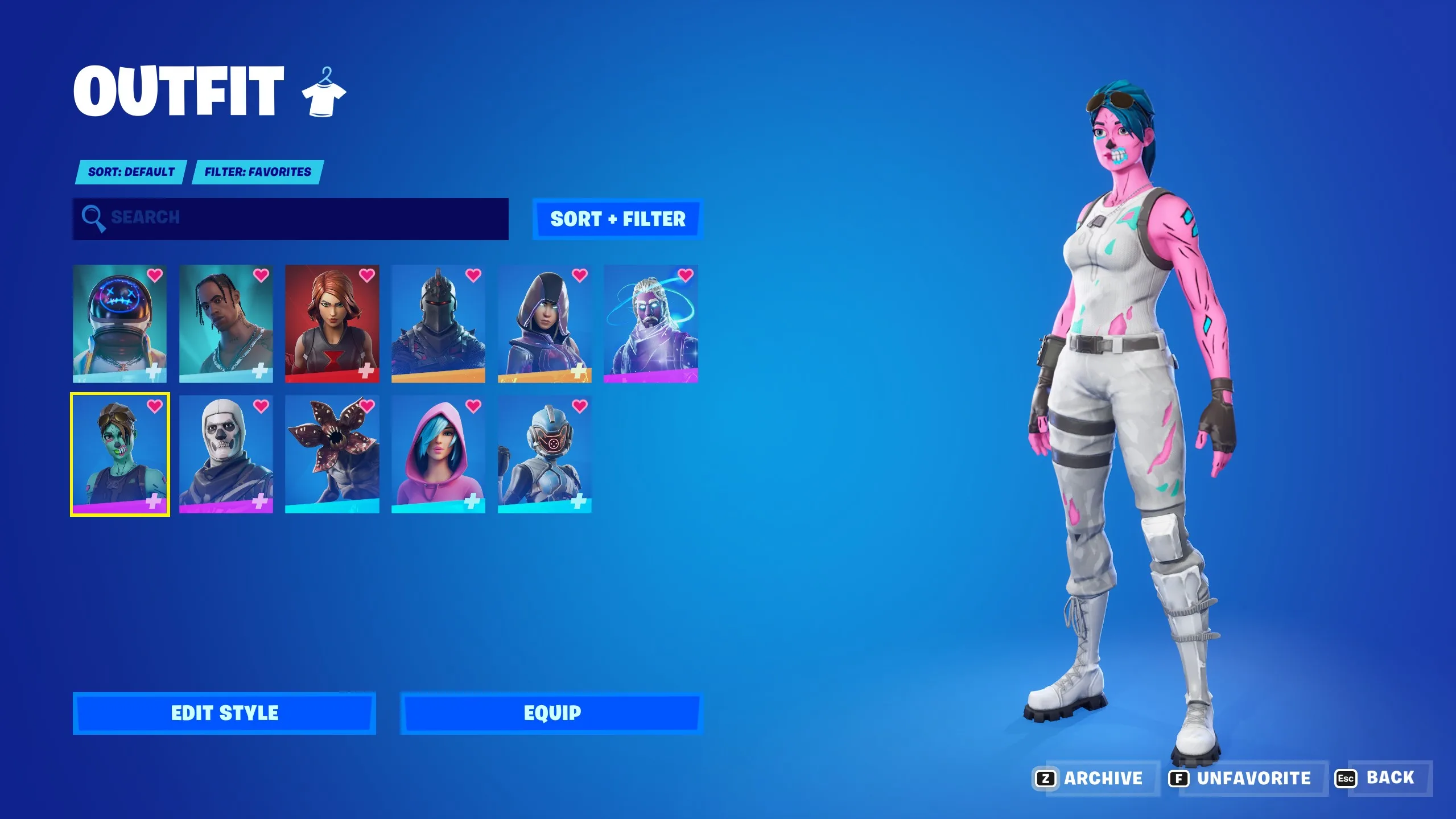Go back from the outfit screen
The width and height of the screenshot is (1456, 819).
pyautogui.click(x=1383, y=778)
